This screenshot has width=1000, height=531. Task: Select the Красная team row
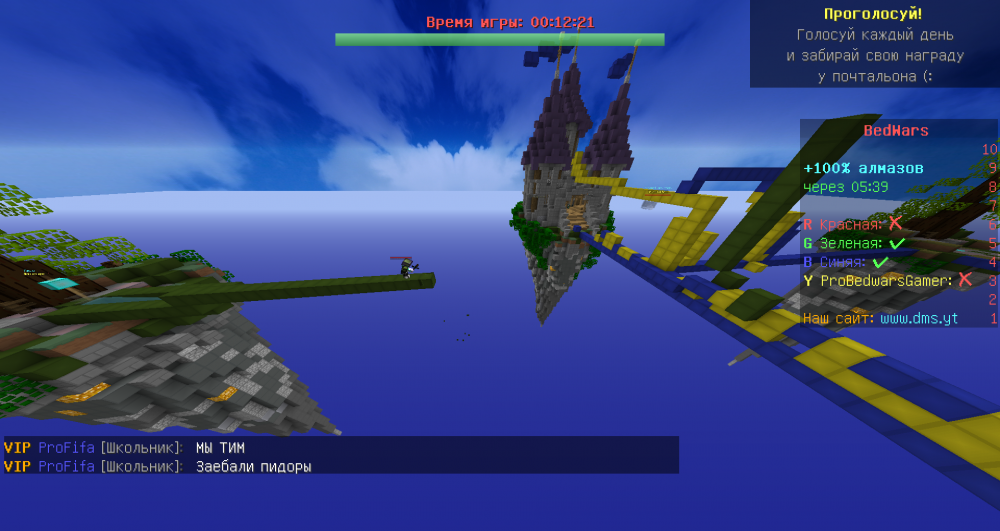click(851, 224)
